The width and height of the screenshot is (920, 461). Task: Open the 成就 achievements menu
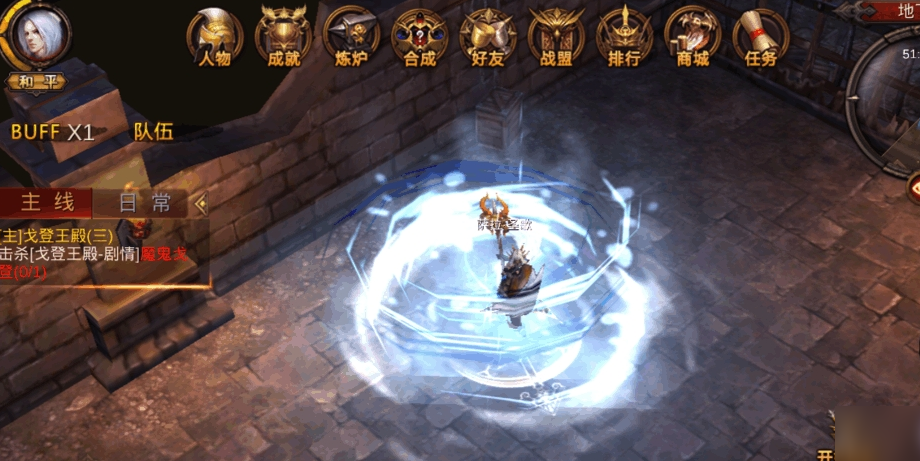[x=283, y=37]
